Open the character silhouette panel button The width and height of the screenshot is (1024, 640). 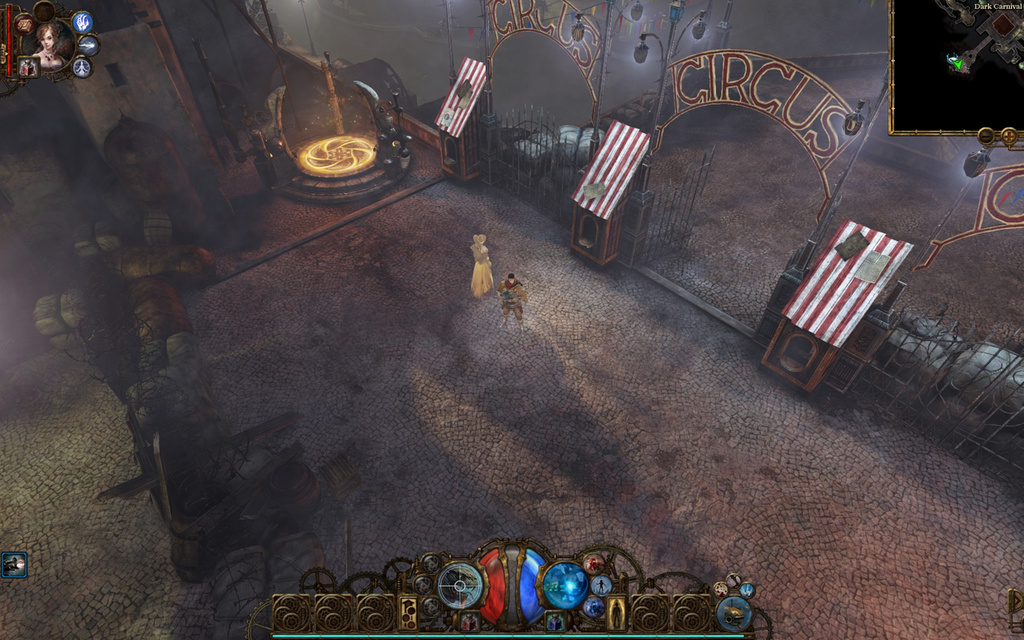pyautogui.click(x=615, y=612)
